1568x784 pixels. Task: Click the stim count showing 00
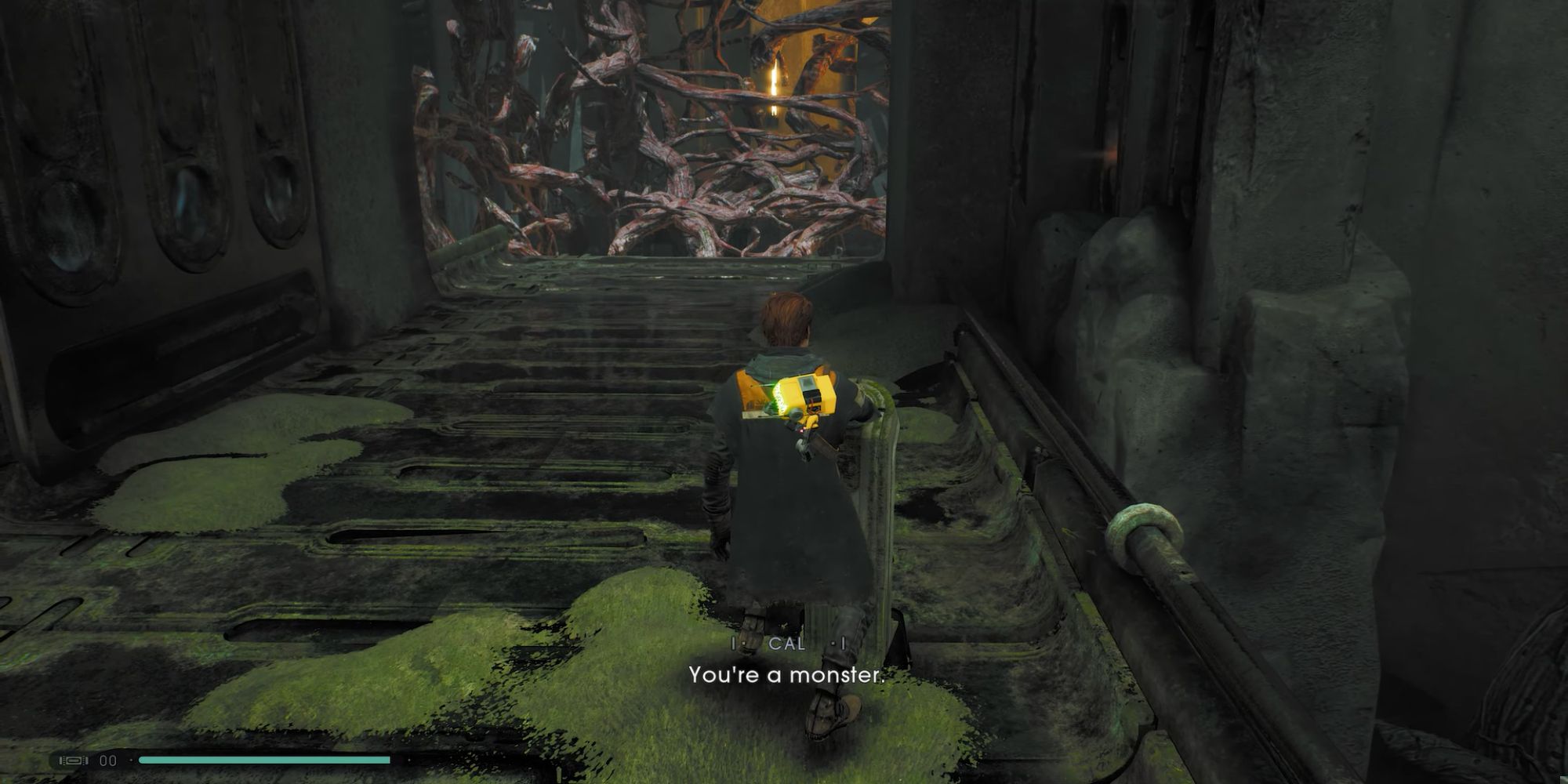click(107, 760)
